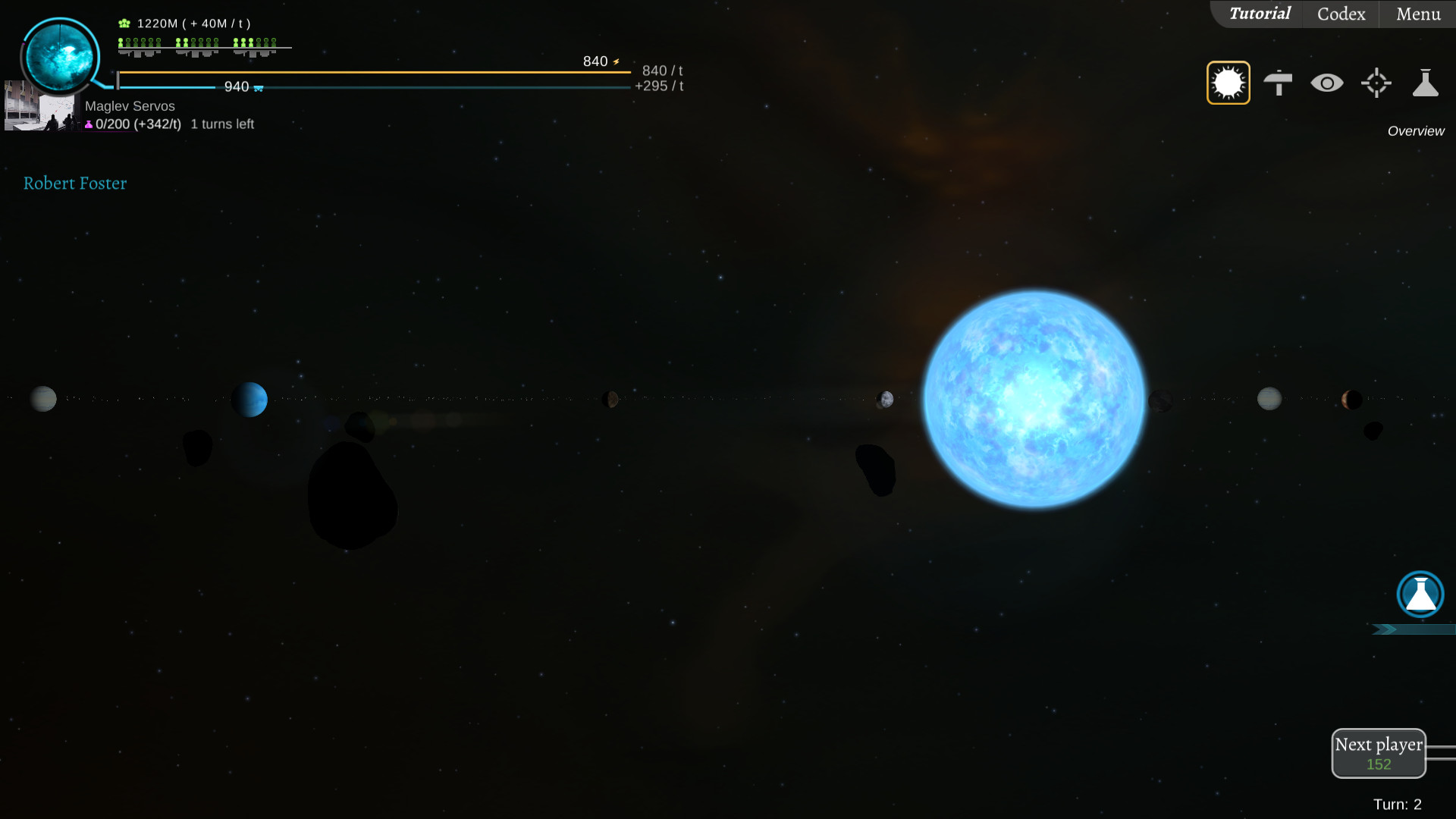Open the Construction hammer tool
Image resolution: width=1456 pixels, height=819 pixels.
1279,82
